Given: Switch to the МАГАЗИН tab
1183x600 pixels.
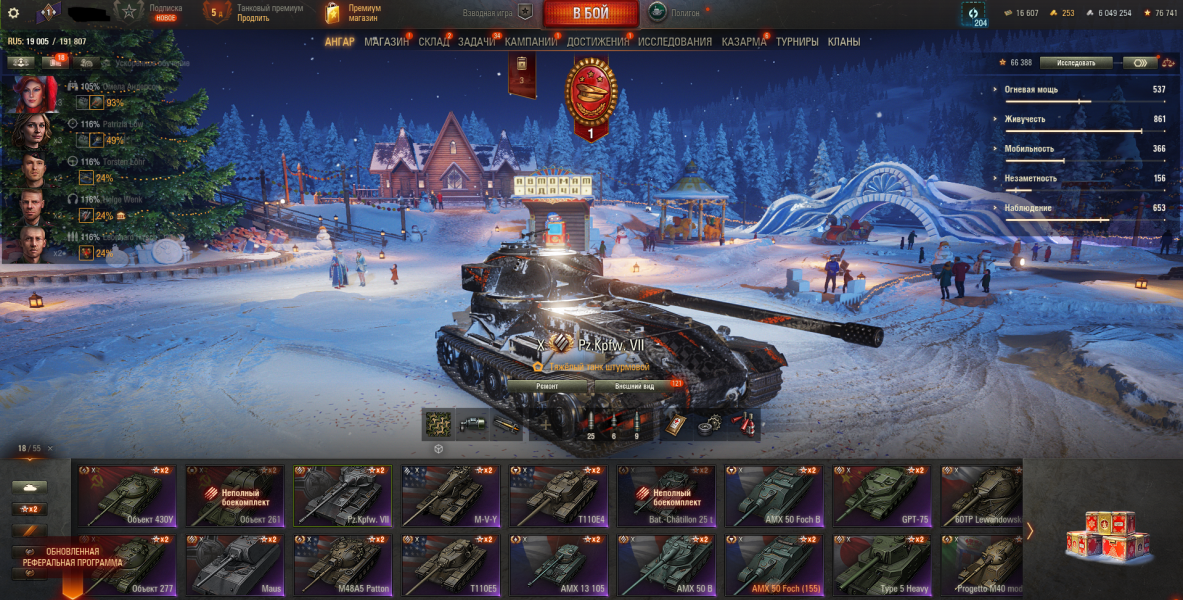Looking at the screenshot, I should (386, 42).
